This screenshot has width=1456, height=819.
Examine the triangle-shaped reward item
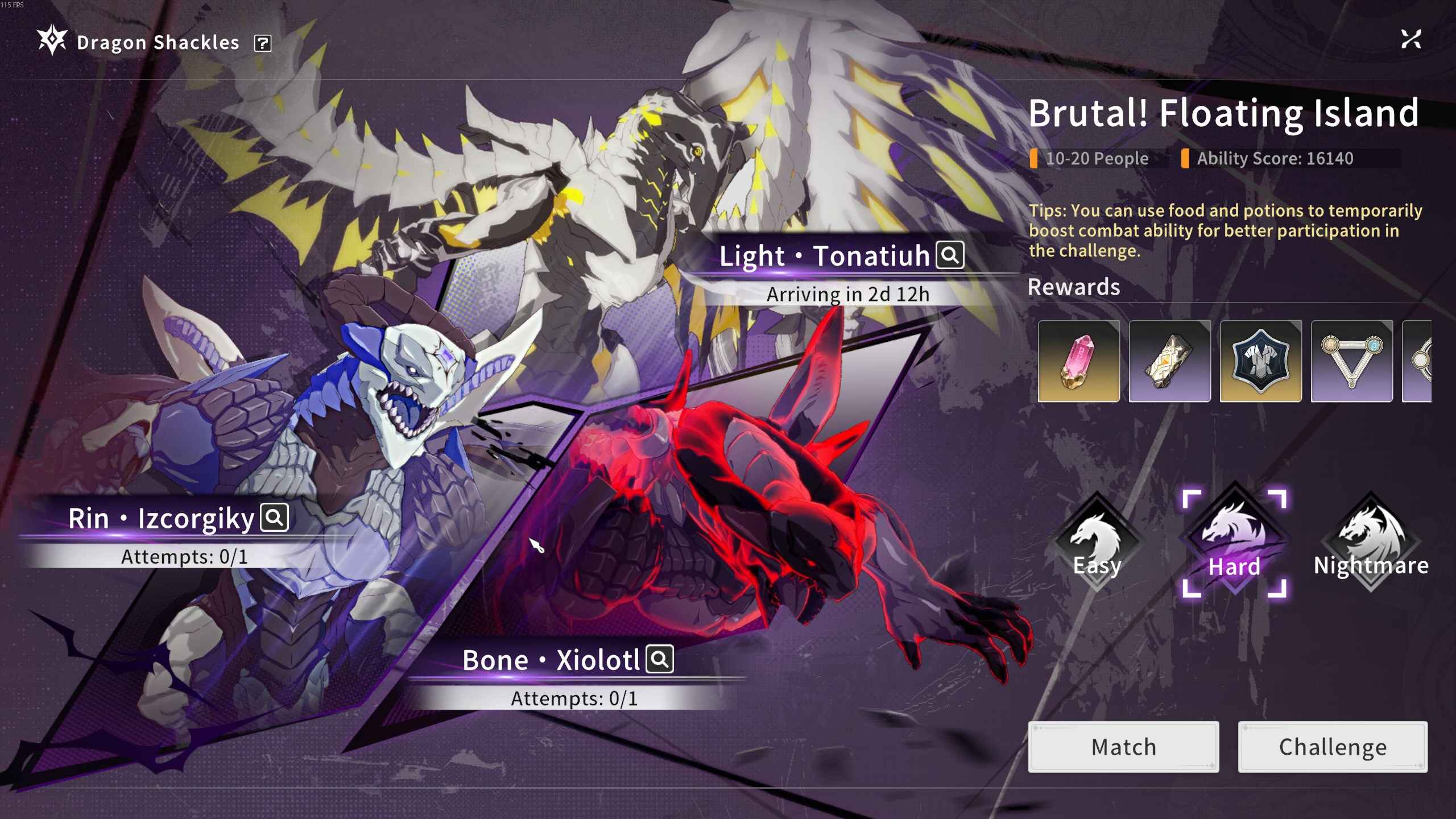point(1352,361)
